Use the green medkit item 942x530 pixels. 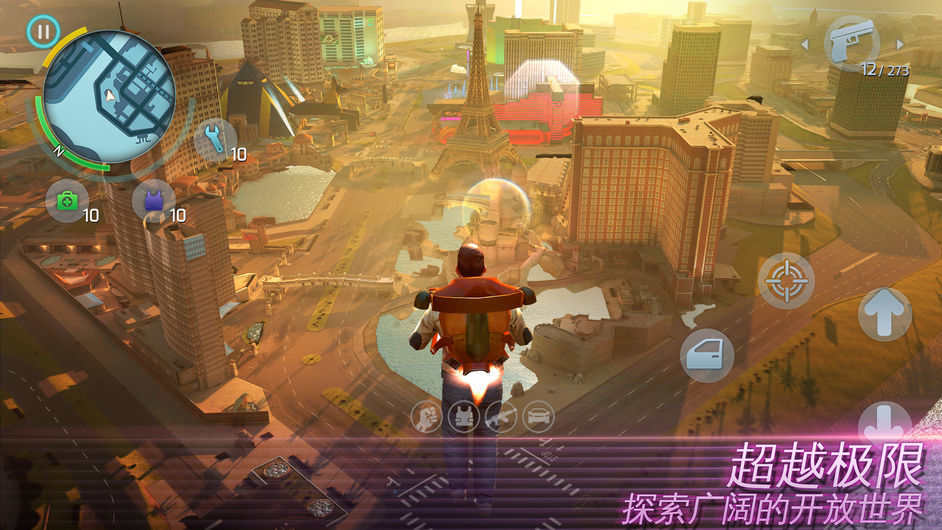pos(67,200)
